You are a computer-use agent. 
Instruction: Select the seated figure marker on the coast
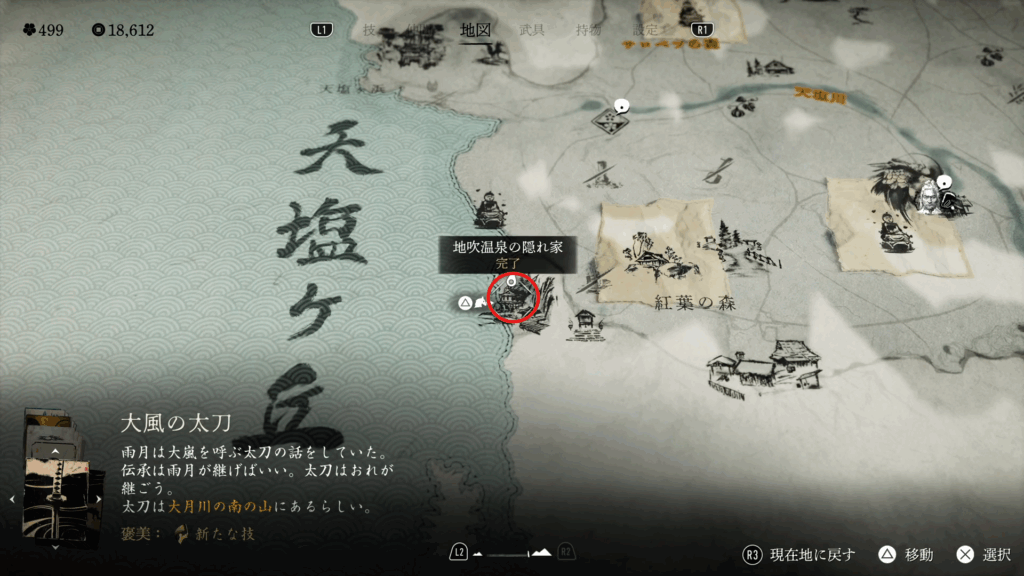(489, 207)
